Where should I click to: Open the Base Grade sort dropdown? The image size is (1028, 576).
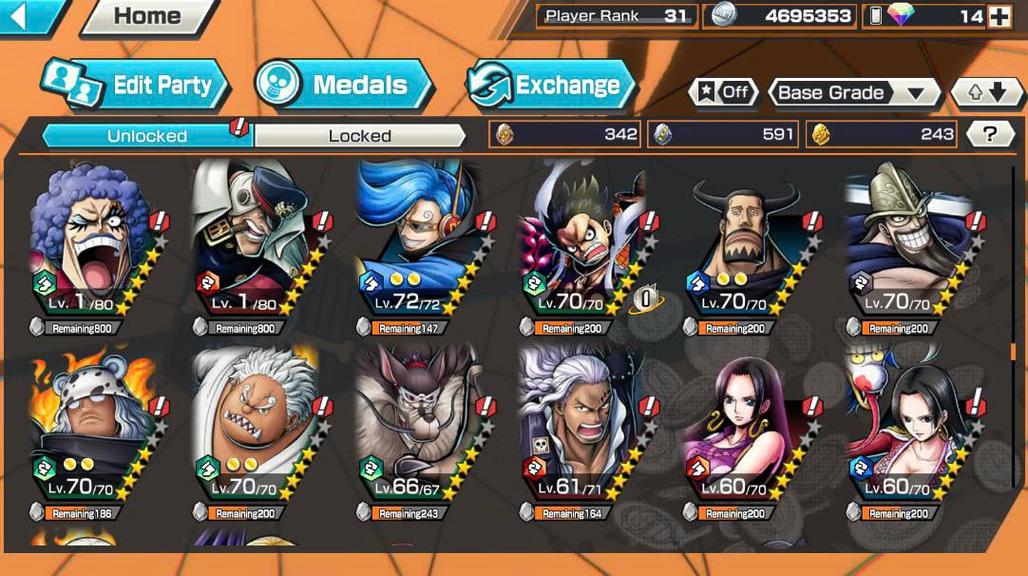[853, 93]
